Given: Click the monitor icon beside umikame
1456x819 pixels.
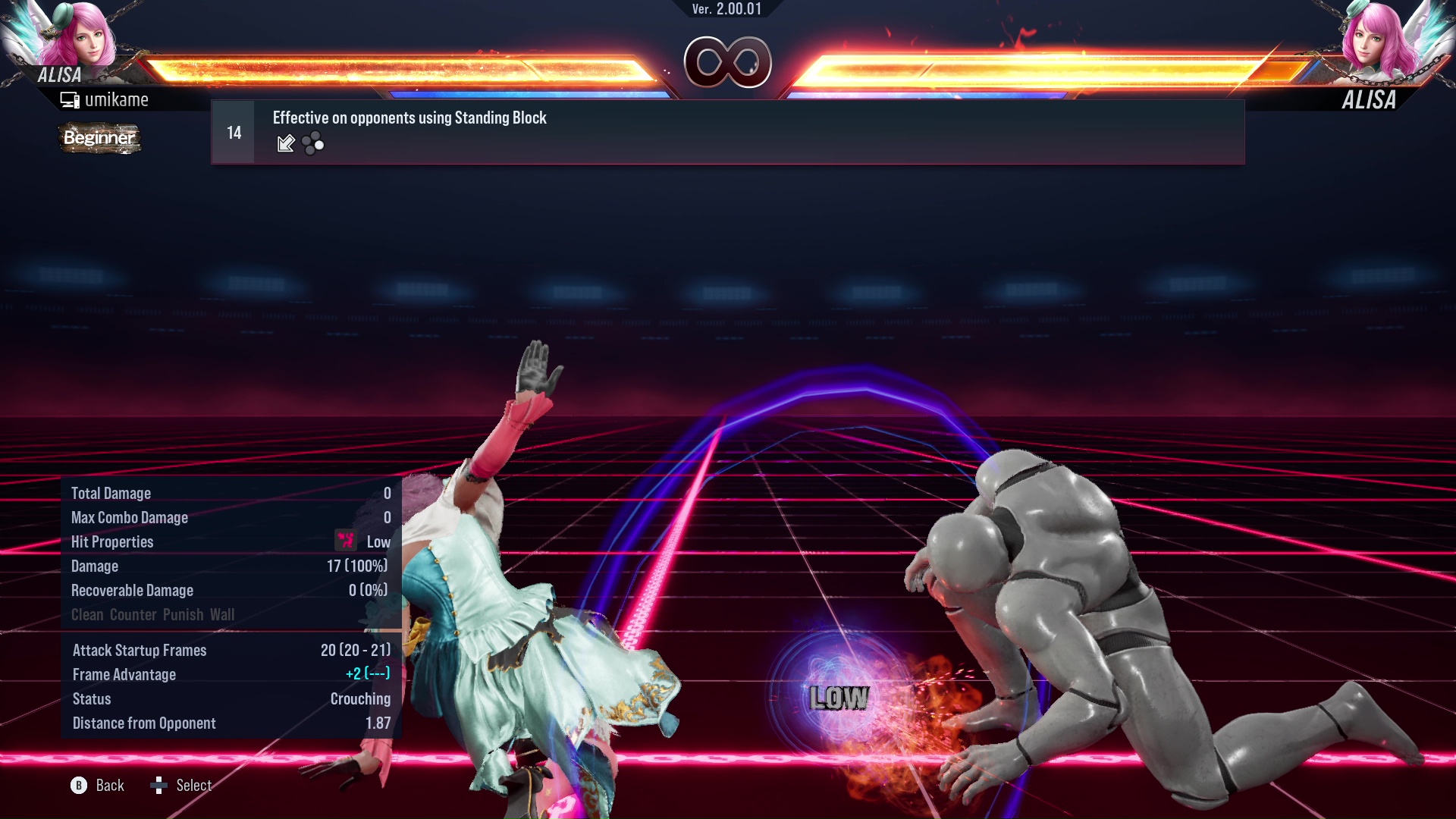Looking at the screenshot, I should tap(71, 99).
